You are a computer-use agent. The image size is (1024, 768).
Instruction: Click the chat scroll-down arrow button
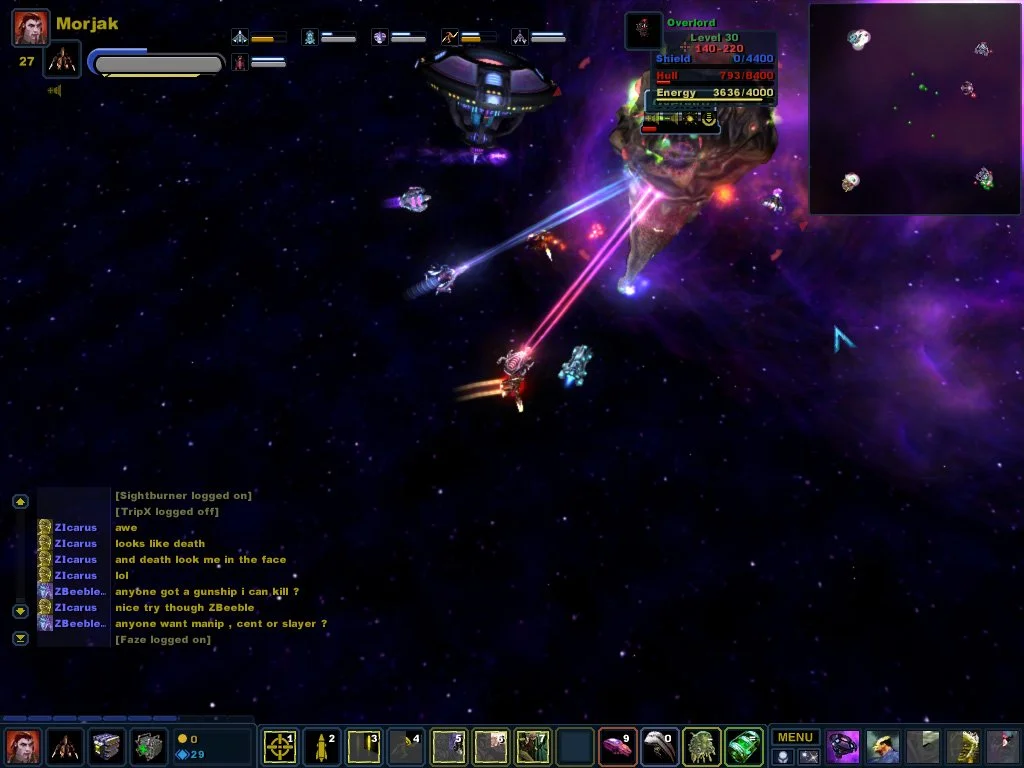click(20, 611)
